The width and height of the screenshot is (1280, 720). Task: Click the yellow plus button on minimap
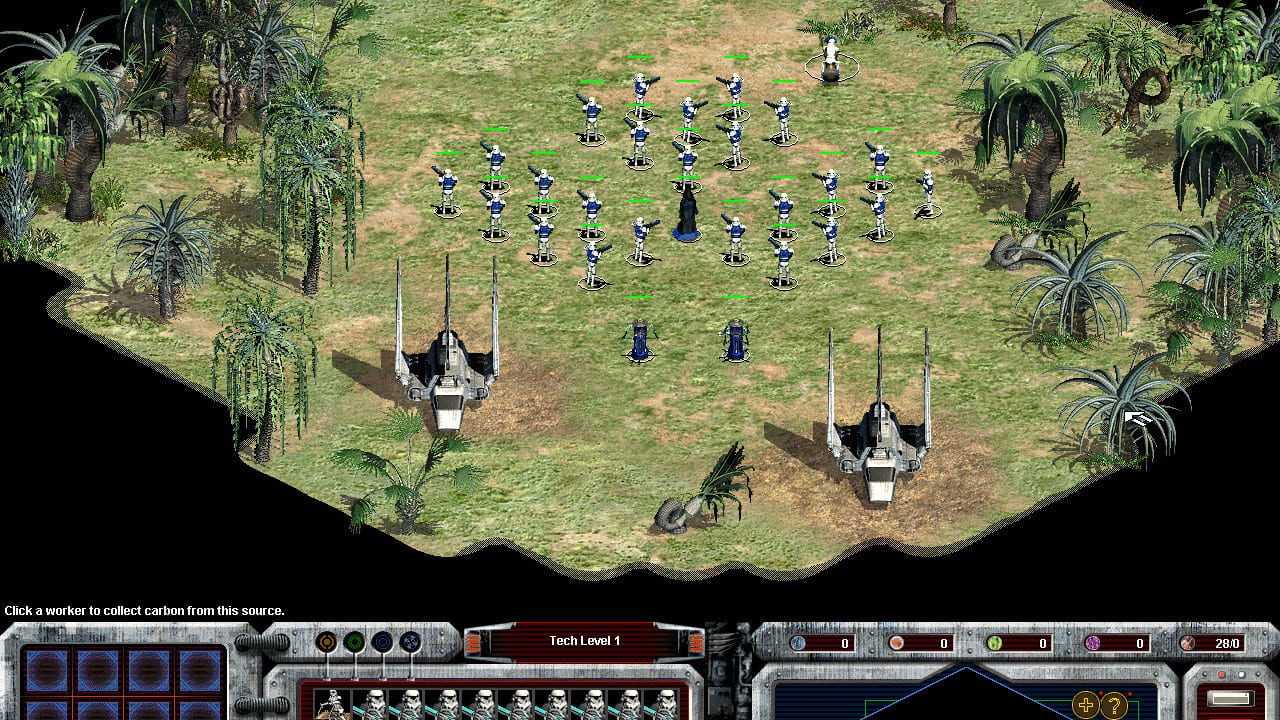tap(1085, 705)
